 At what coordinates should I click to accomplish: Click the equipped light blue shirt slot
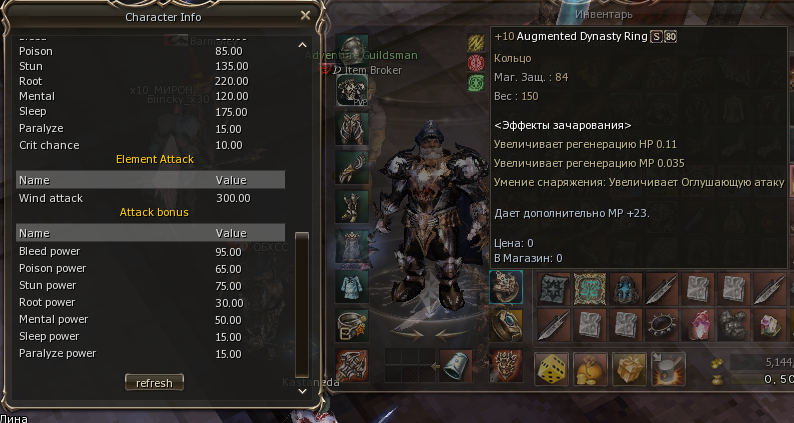tap(352, 284)
